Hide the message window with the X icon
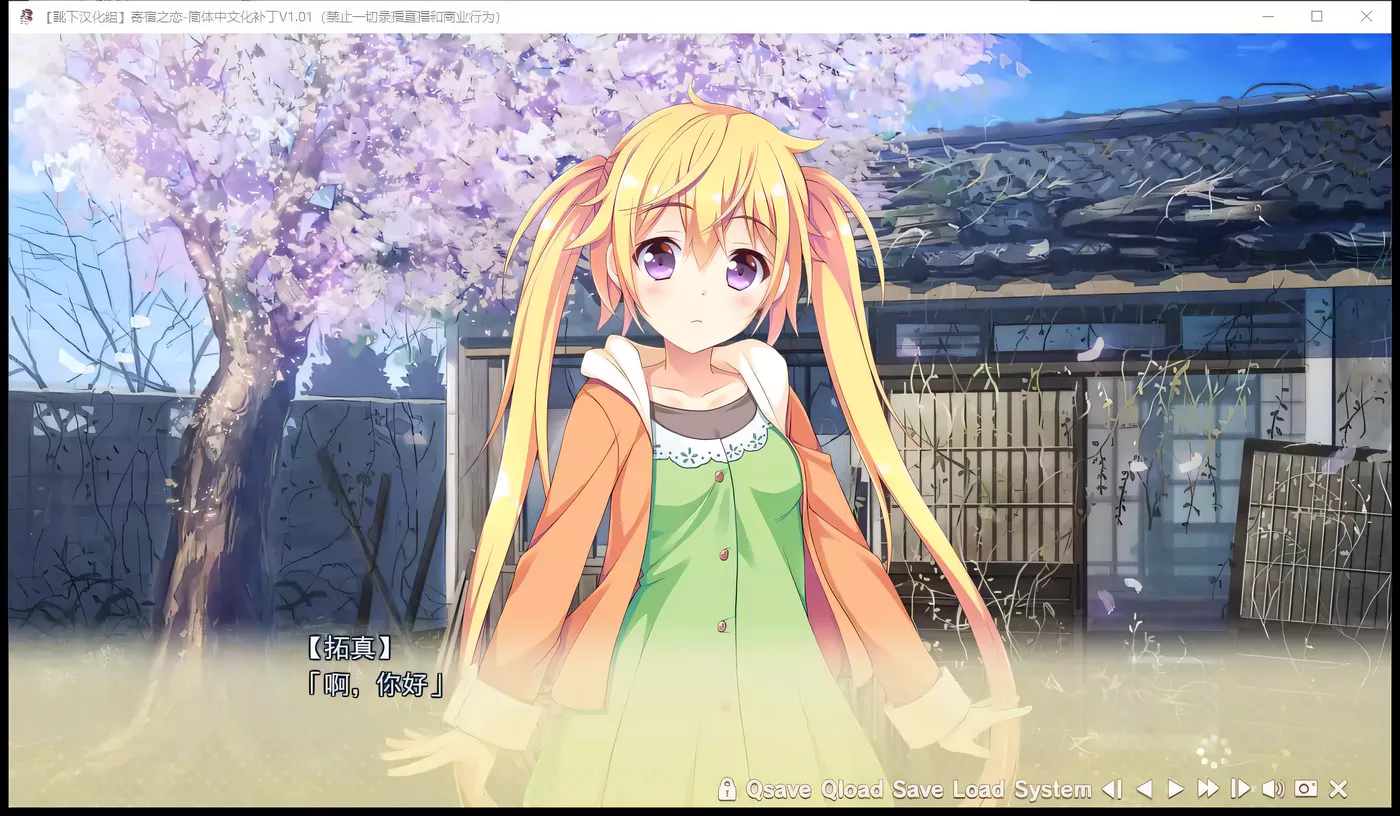Image resolution: width=1400 pixels, height=816 pixels. 1338,789
